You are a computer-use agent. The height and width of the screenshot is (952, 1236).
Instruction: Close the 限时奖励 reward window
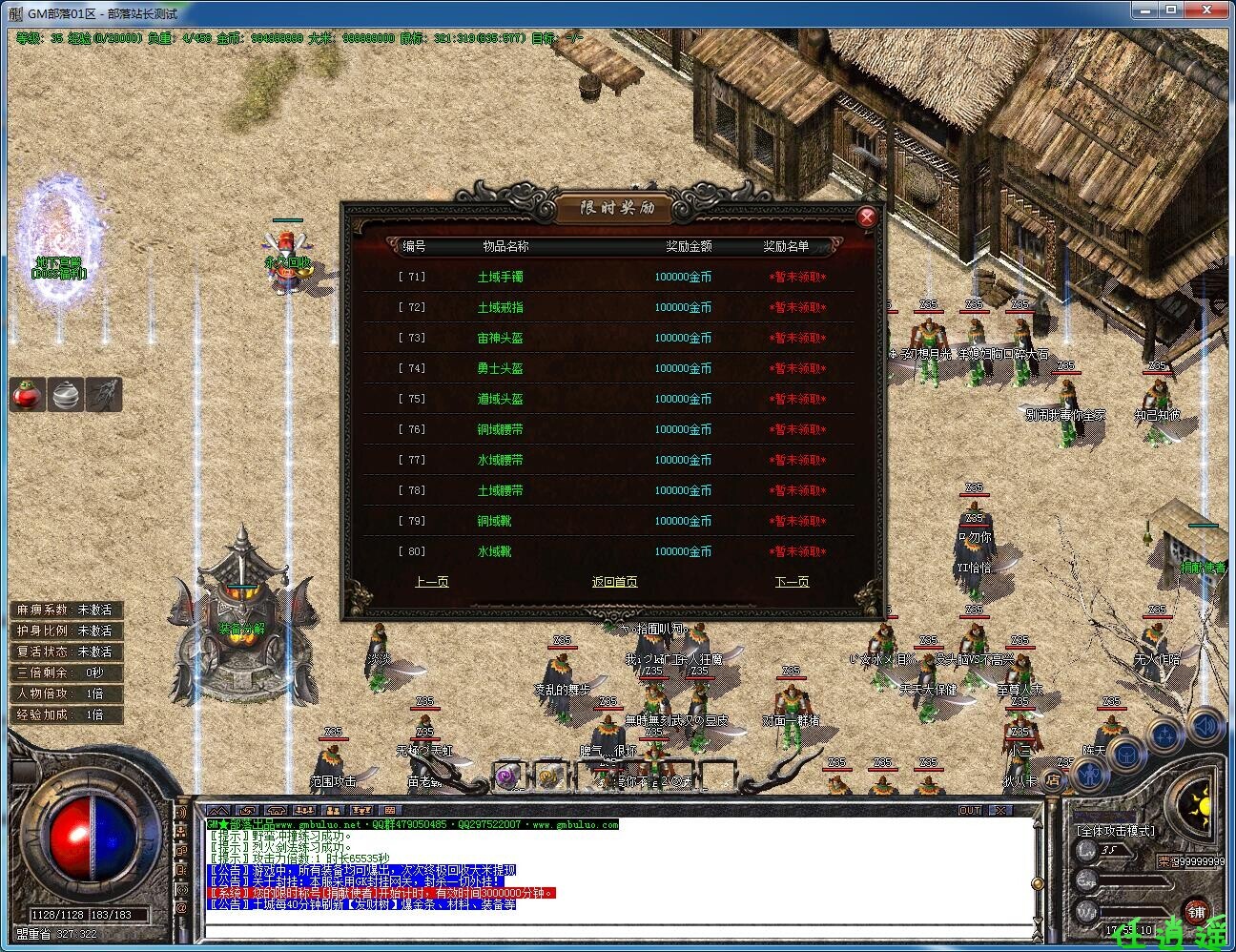[x=867, y=217]
